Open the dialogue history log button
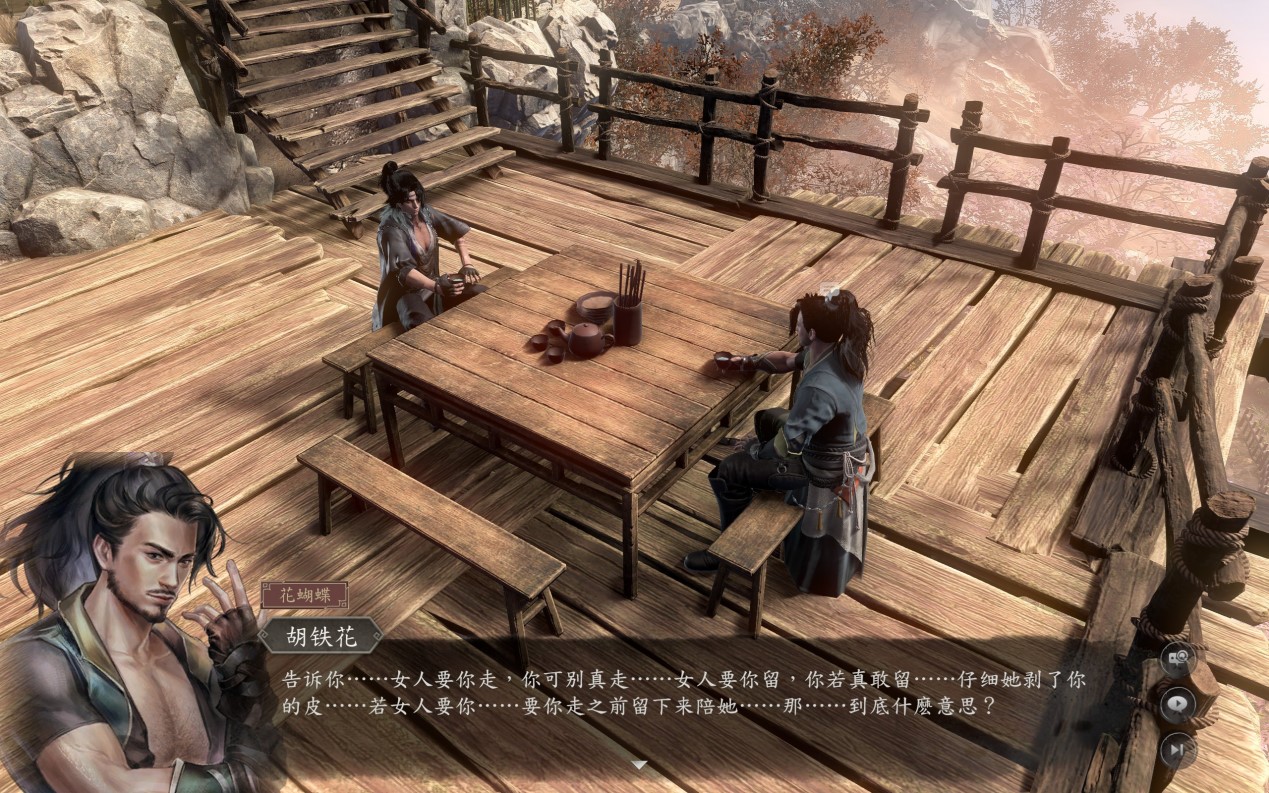Viewport: 1269px width, 793px height. 1178,658
